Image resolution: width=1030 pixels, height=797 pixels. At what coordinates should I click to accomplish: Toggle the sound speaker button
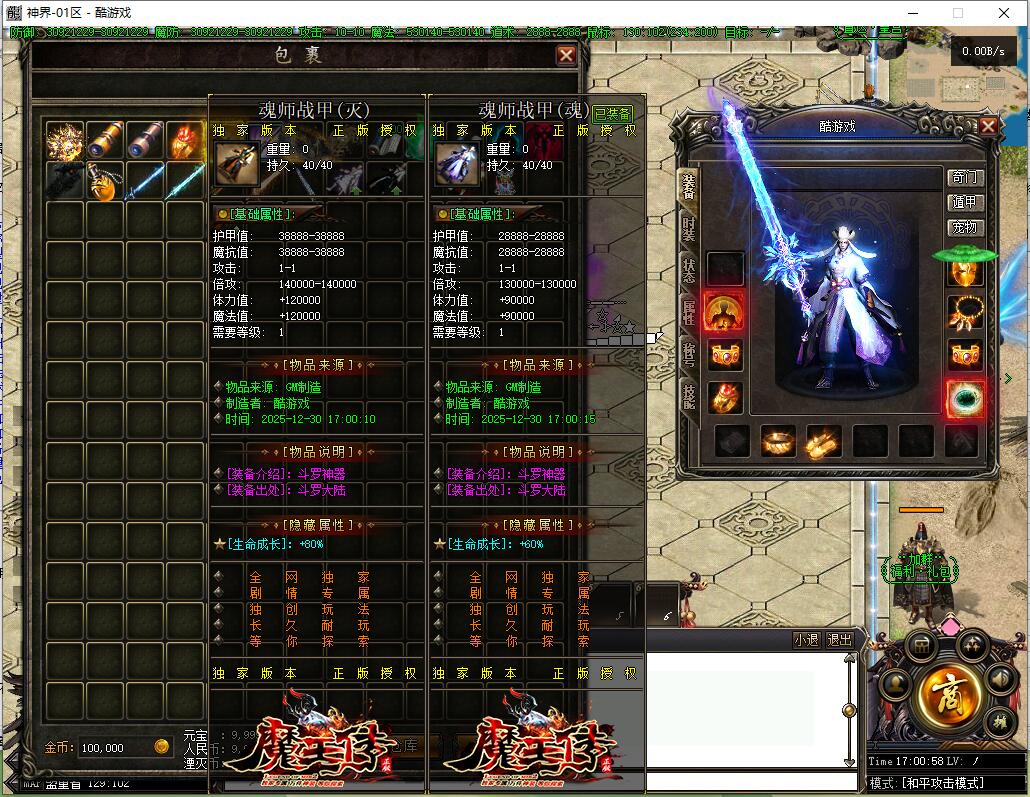point(1001,679)
